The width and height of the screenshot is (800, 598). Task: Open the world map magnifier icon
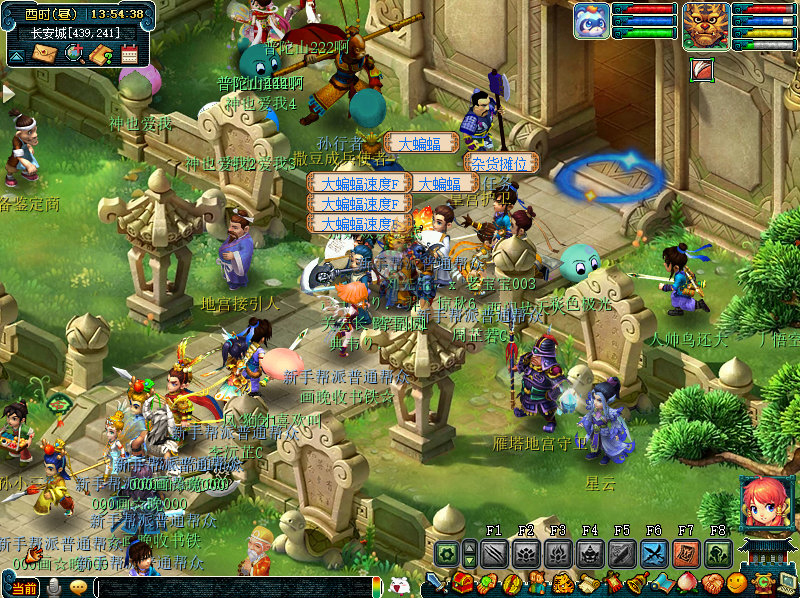[74, 54]
